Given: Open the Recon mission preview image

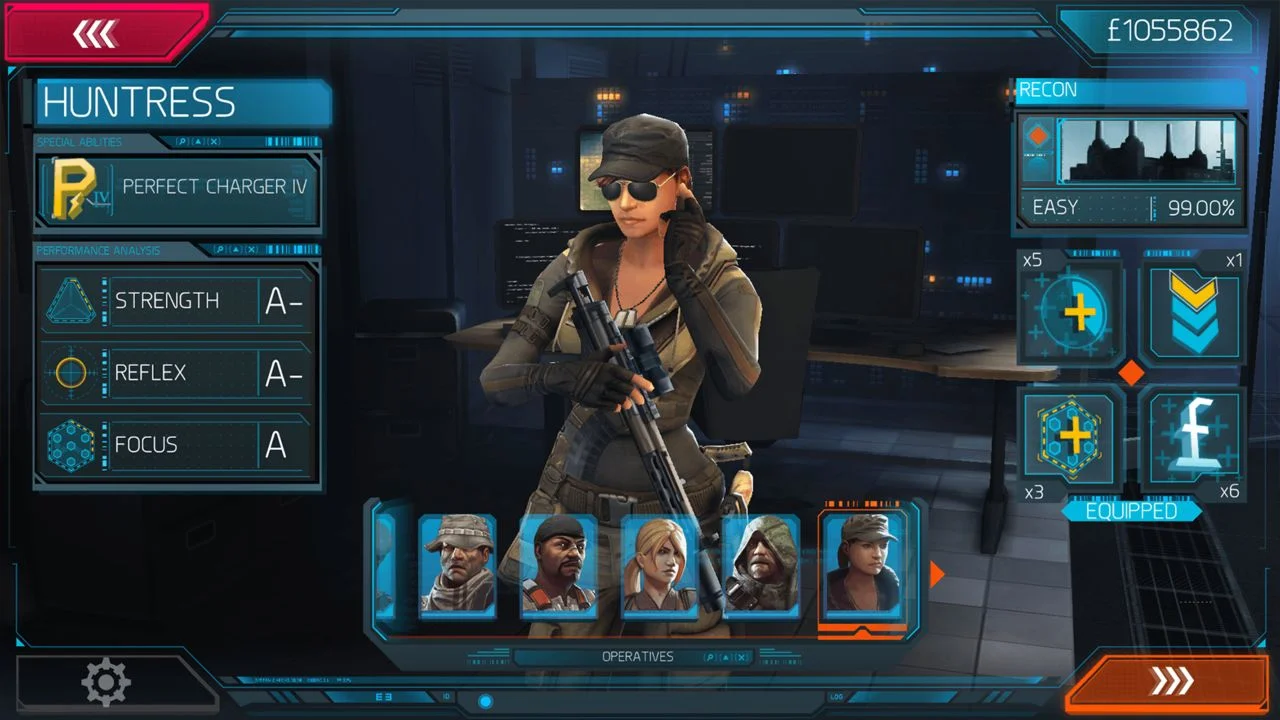Looking at the screenshot, I should pos(1146,151).
